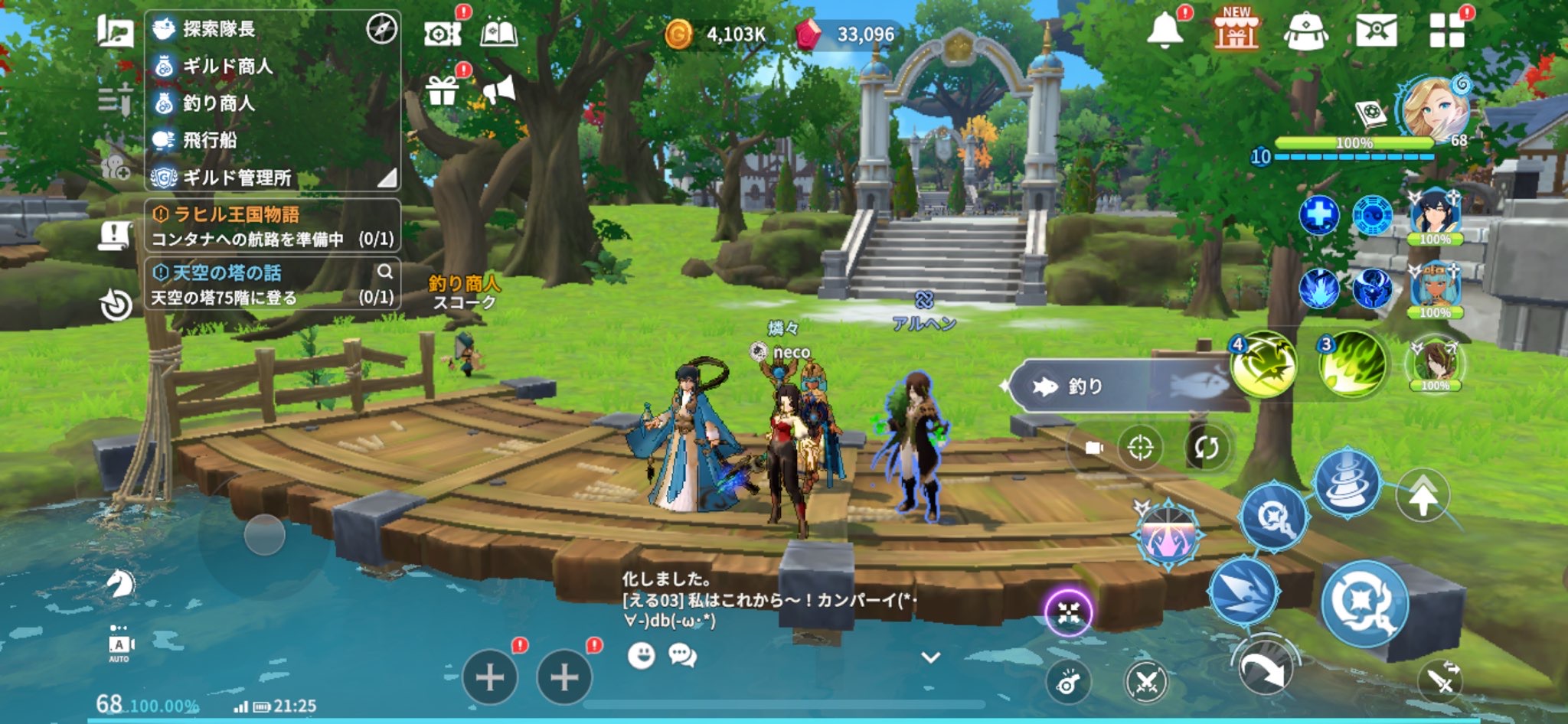The image size is (1568, 724).
Task: Mount using the horse icon
Action: click(120, 584)
